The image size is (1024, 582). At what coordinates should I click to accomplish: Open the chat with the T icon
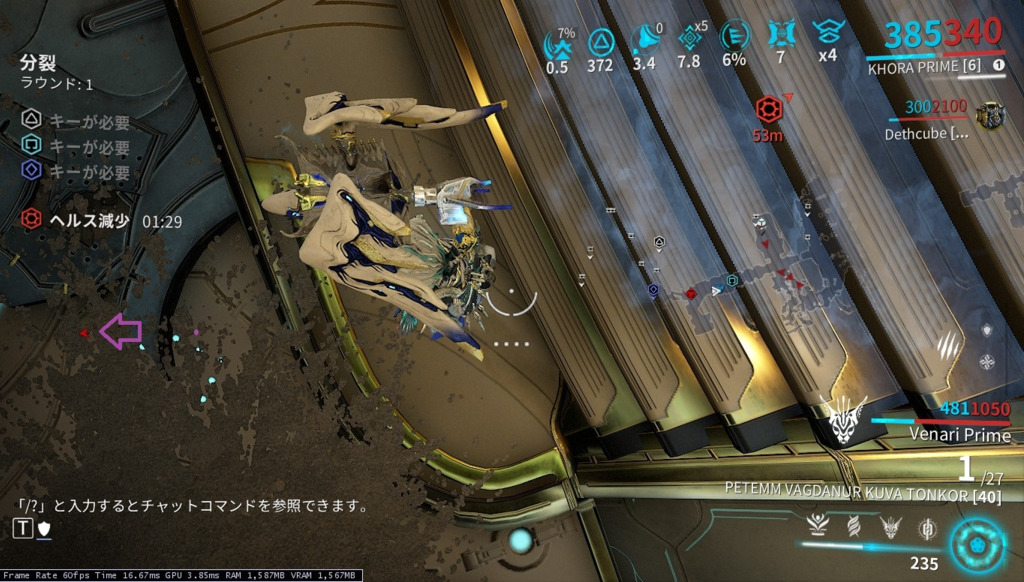pos(23,528)
